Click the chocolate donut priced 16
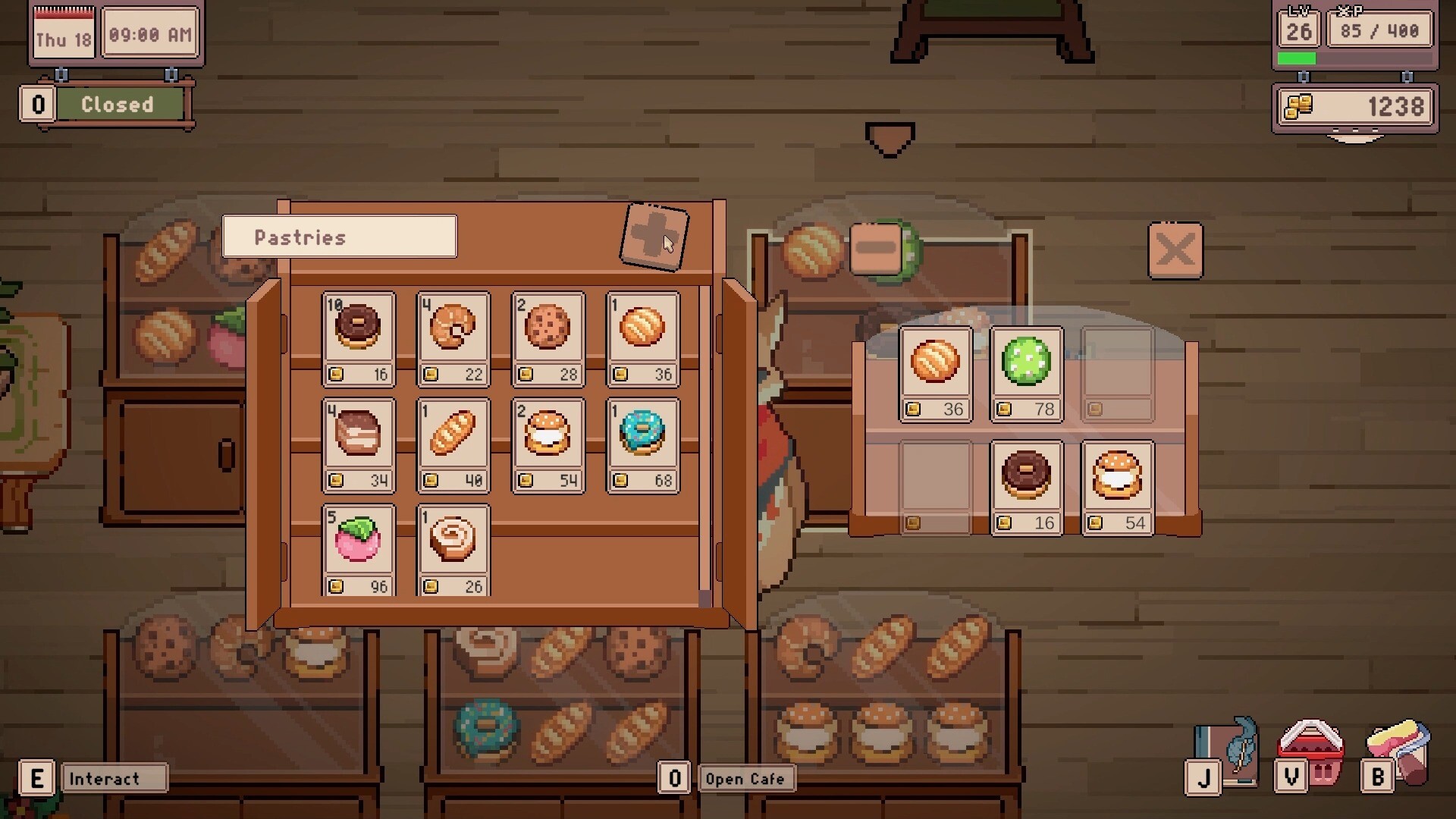The height and width of the screenshot is (819, 1456). click(359, 328)
